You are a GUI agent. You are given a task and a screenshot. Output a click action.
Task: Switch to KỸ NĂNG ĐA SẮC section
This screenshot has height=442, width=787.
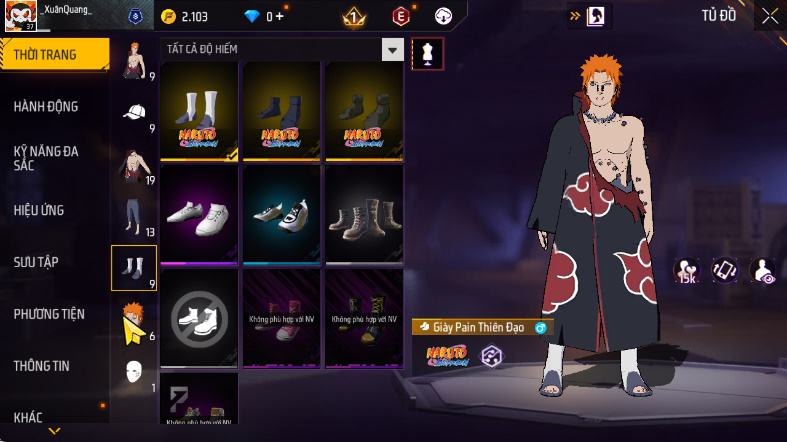tap(47, 158)
